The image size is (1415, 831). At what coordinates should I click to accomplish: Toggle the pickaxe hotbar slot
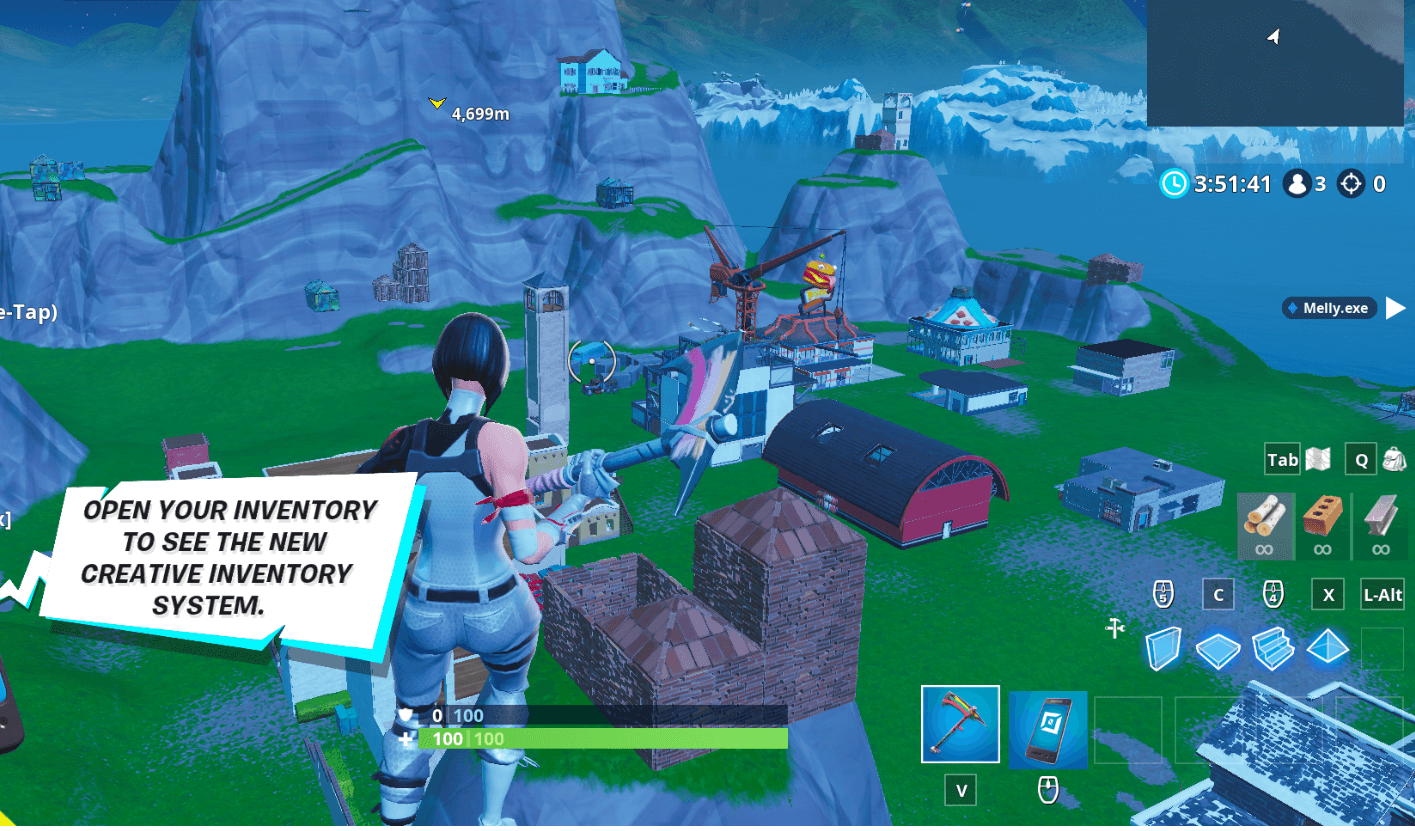pyautogui.click(x=959, y=723)
